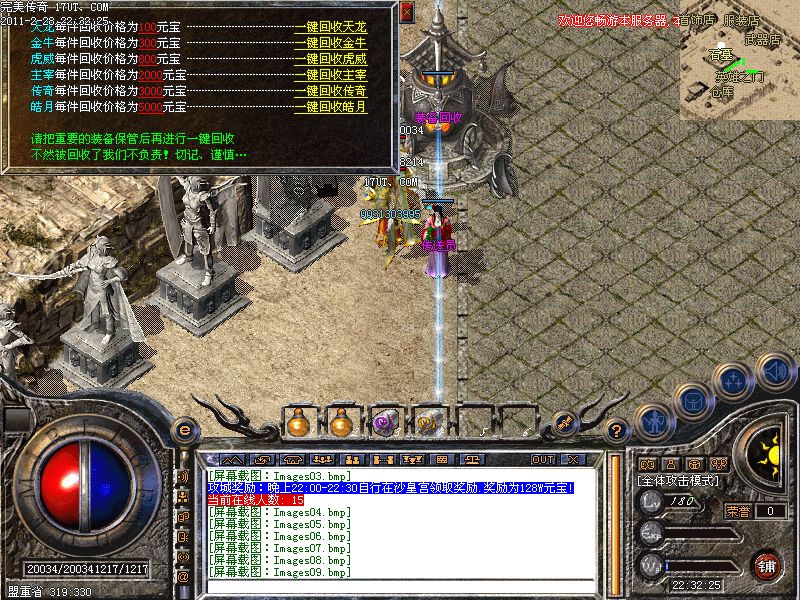Click the round speaker sound button

[x=774, y=372]
